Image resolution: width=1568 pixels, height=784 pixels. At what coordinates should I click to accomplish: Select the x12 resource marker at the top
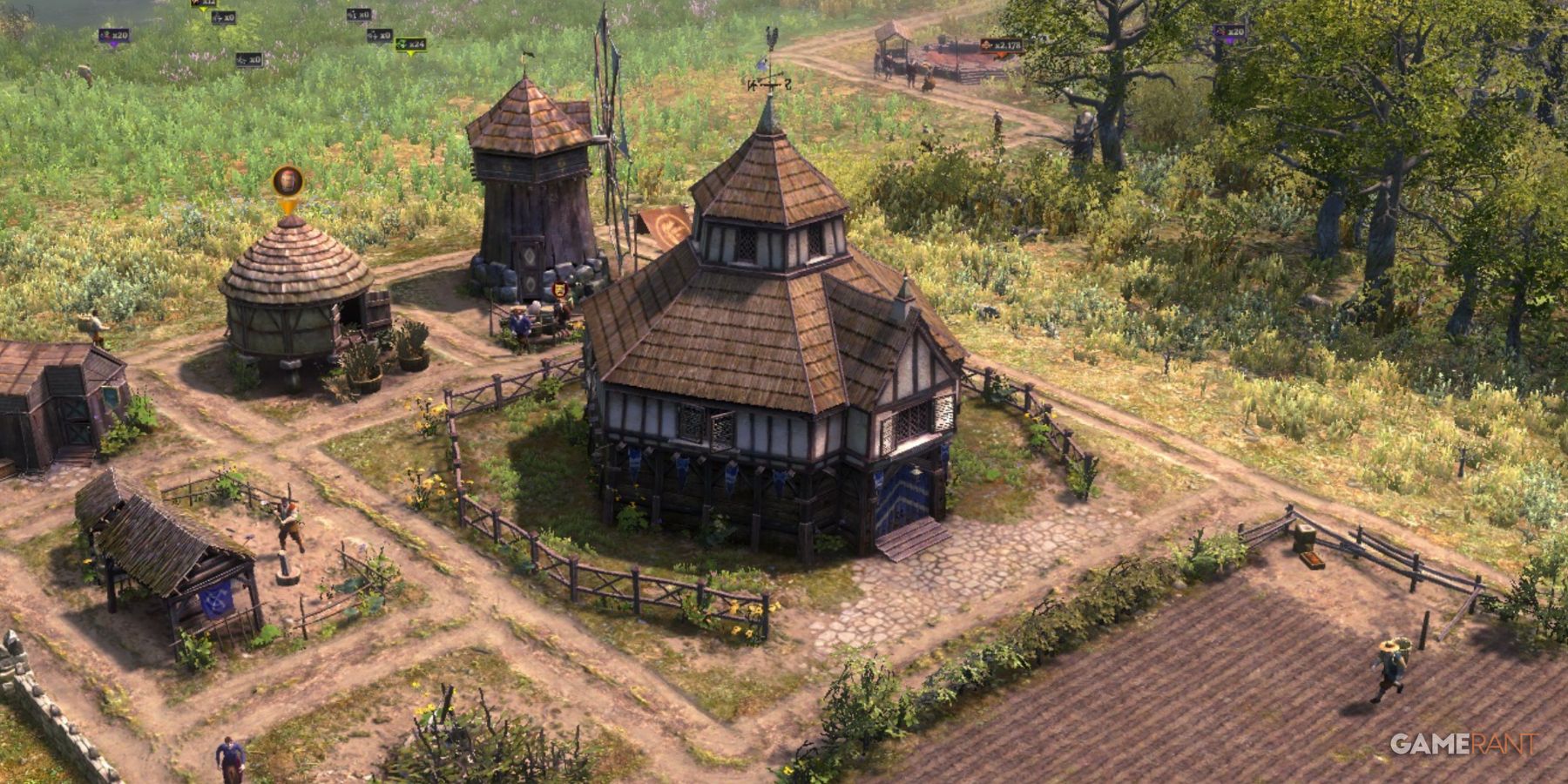point(201,4)
